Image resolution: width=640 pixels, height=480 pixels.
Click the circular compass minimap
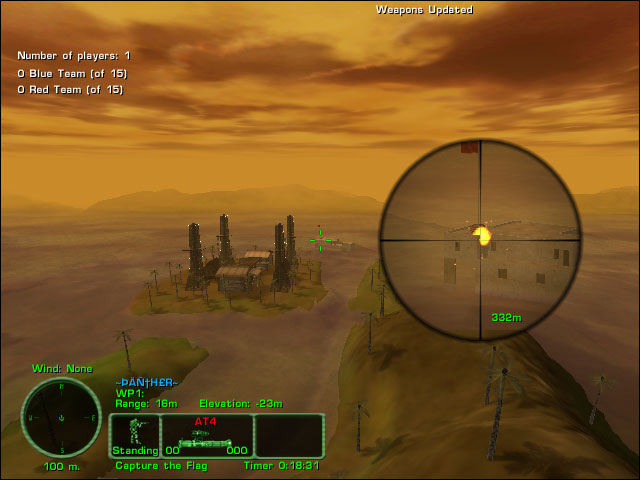pos(62,417)
